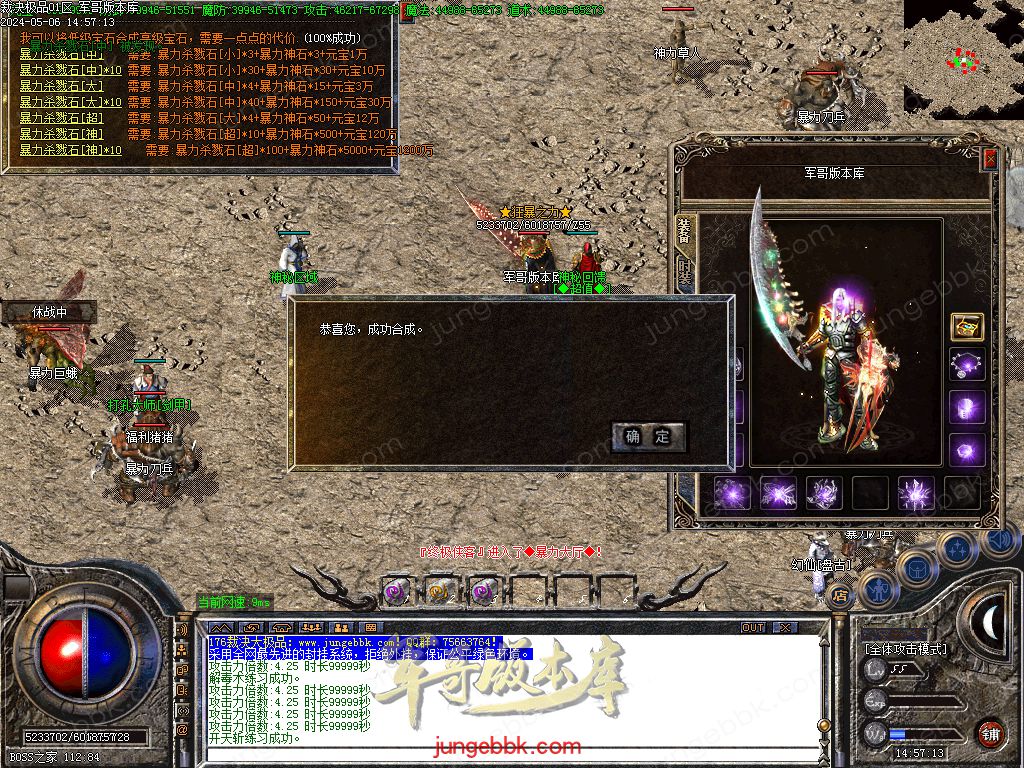The height and width of the screenshot is (768, 1024).
Task: Close the chat panel with X button
Action: [785, 628]
